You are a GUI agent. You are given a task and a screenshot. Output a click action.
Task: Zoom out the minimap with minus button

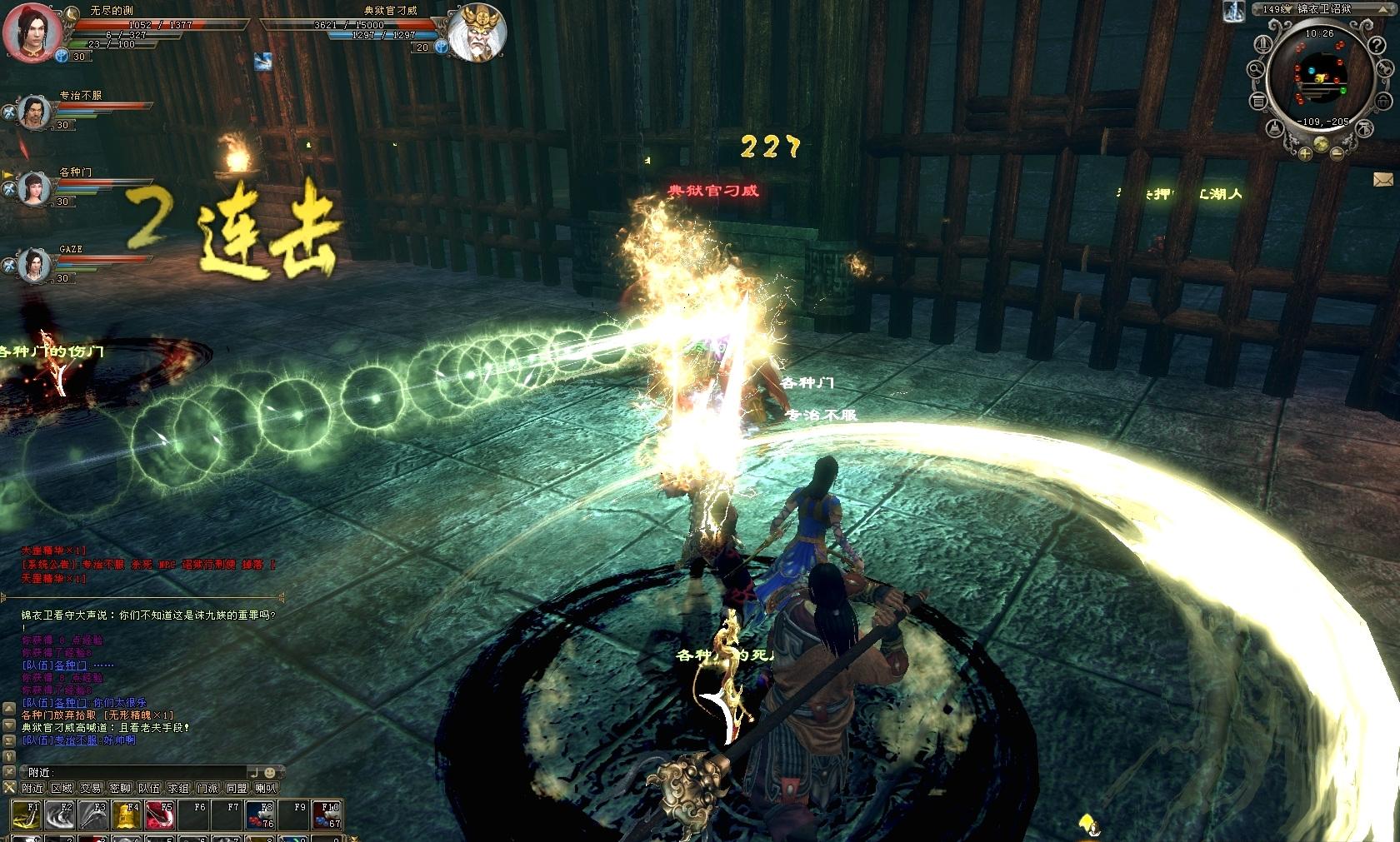[x=1337, y=153]
